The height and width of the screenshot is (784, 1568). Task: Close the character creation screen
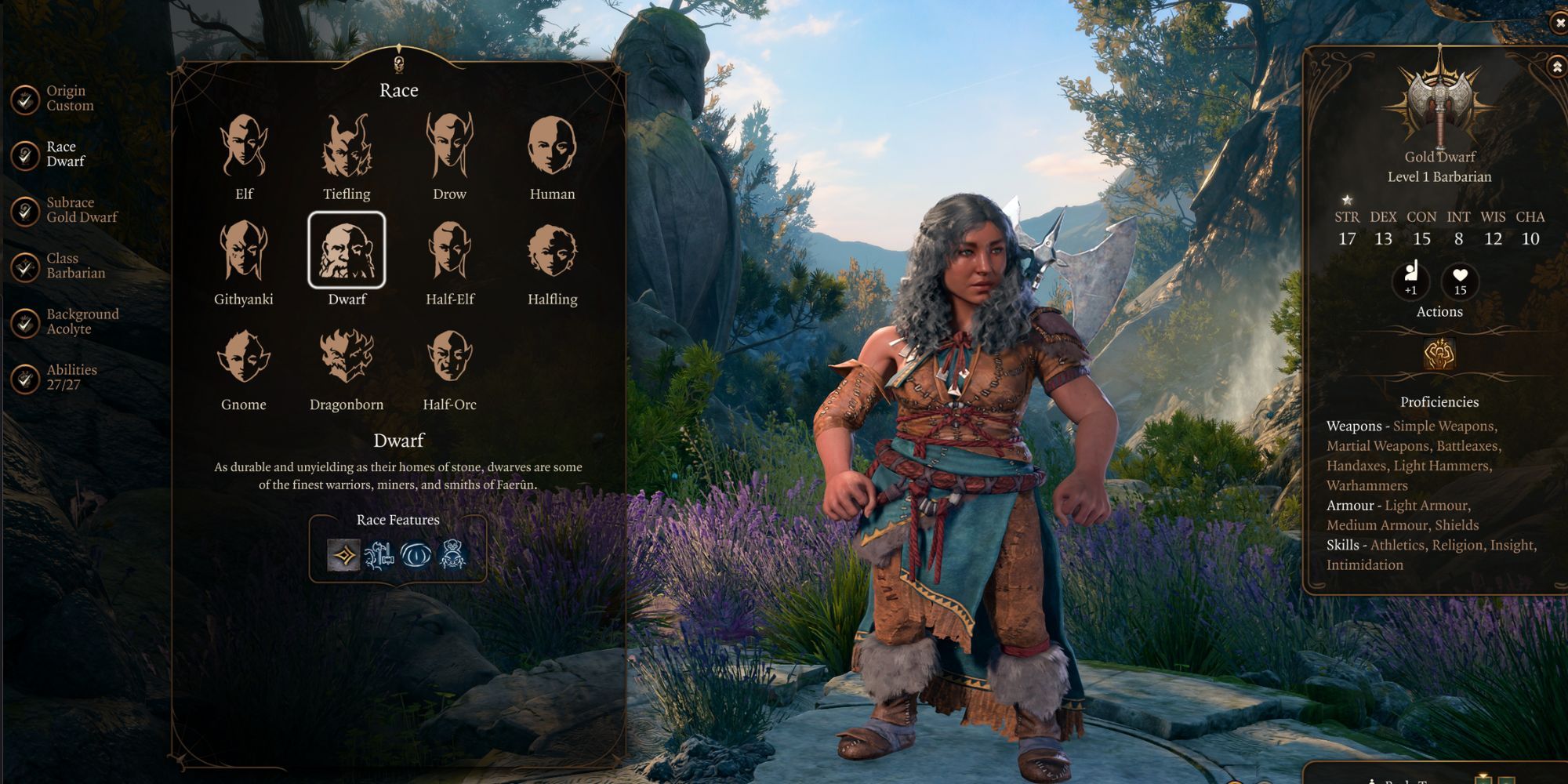pyautogui.click(x=1559, y=24)
